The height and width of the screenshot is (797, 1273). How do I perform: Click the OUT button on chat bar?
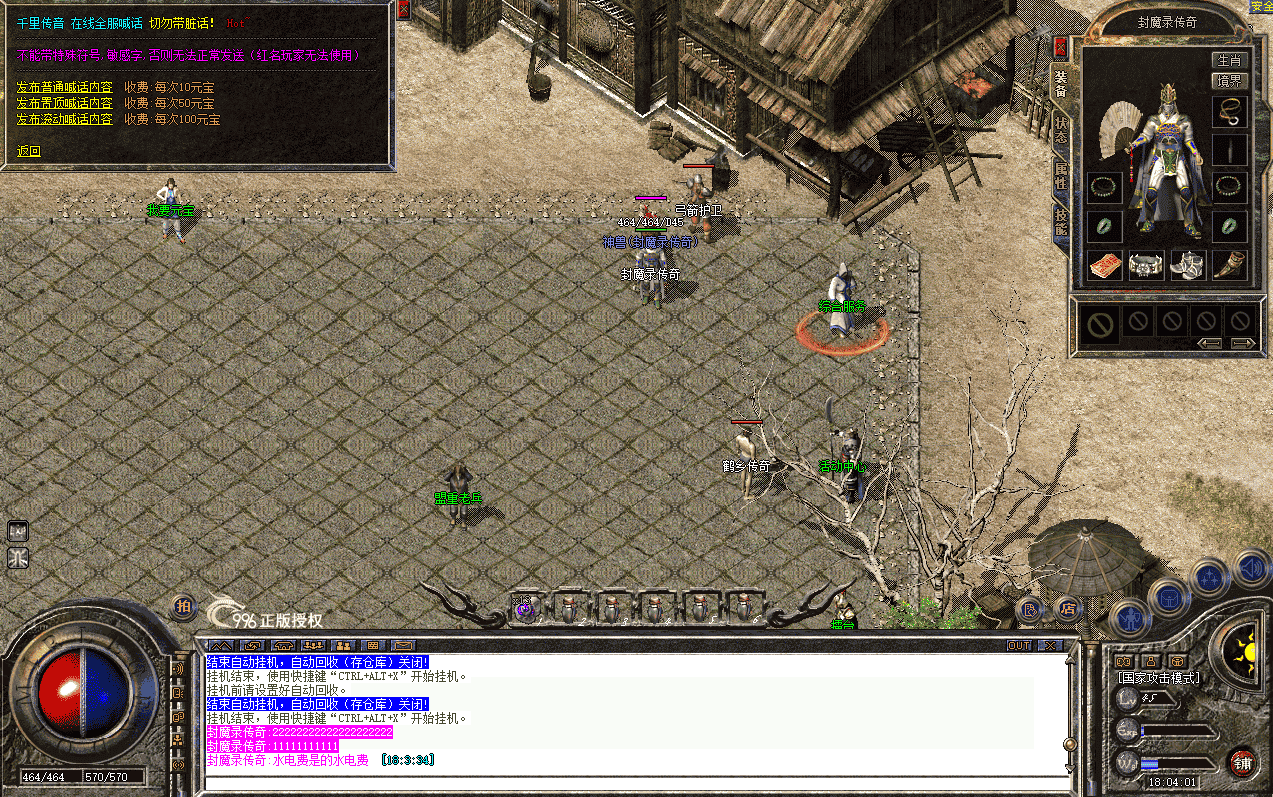coord(1019,645)
